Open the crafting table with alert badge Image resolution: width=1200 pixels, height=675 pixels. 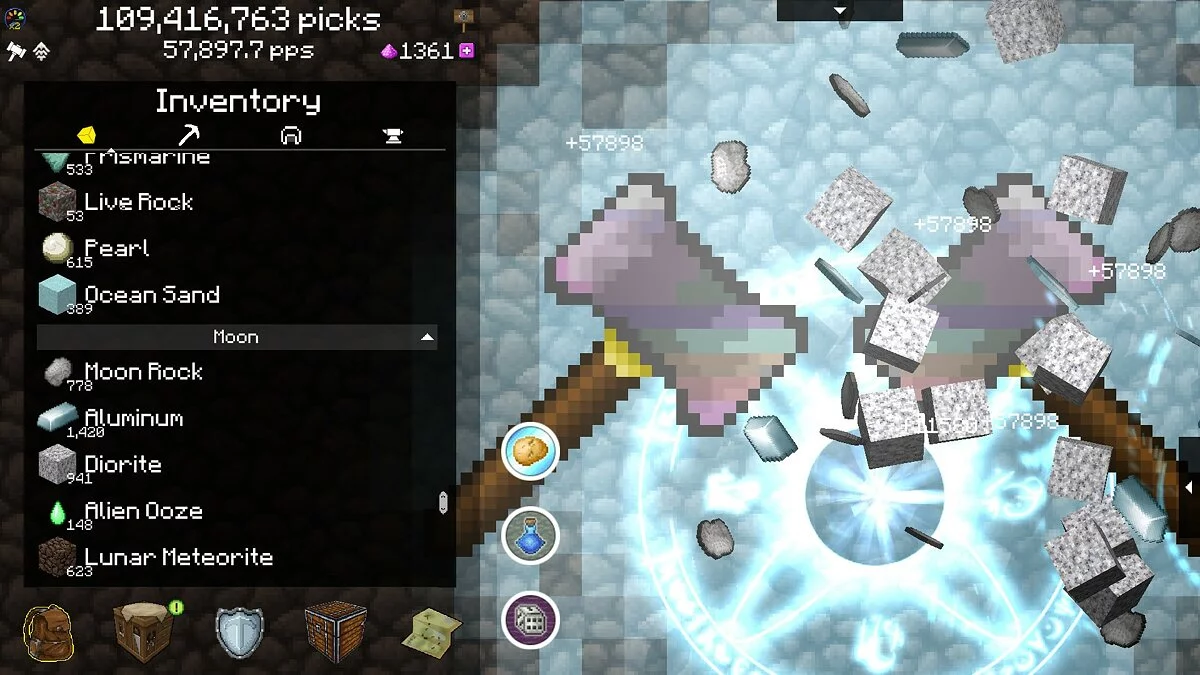pyautogui.click(x=143, y=632)
